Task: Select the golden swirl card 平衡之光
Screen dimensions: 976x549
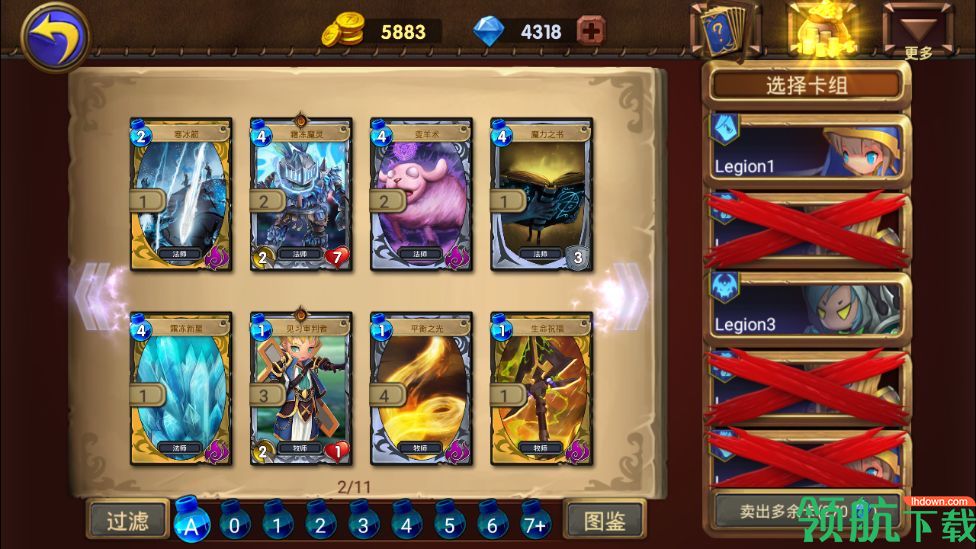Action: point(421,388)
